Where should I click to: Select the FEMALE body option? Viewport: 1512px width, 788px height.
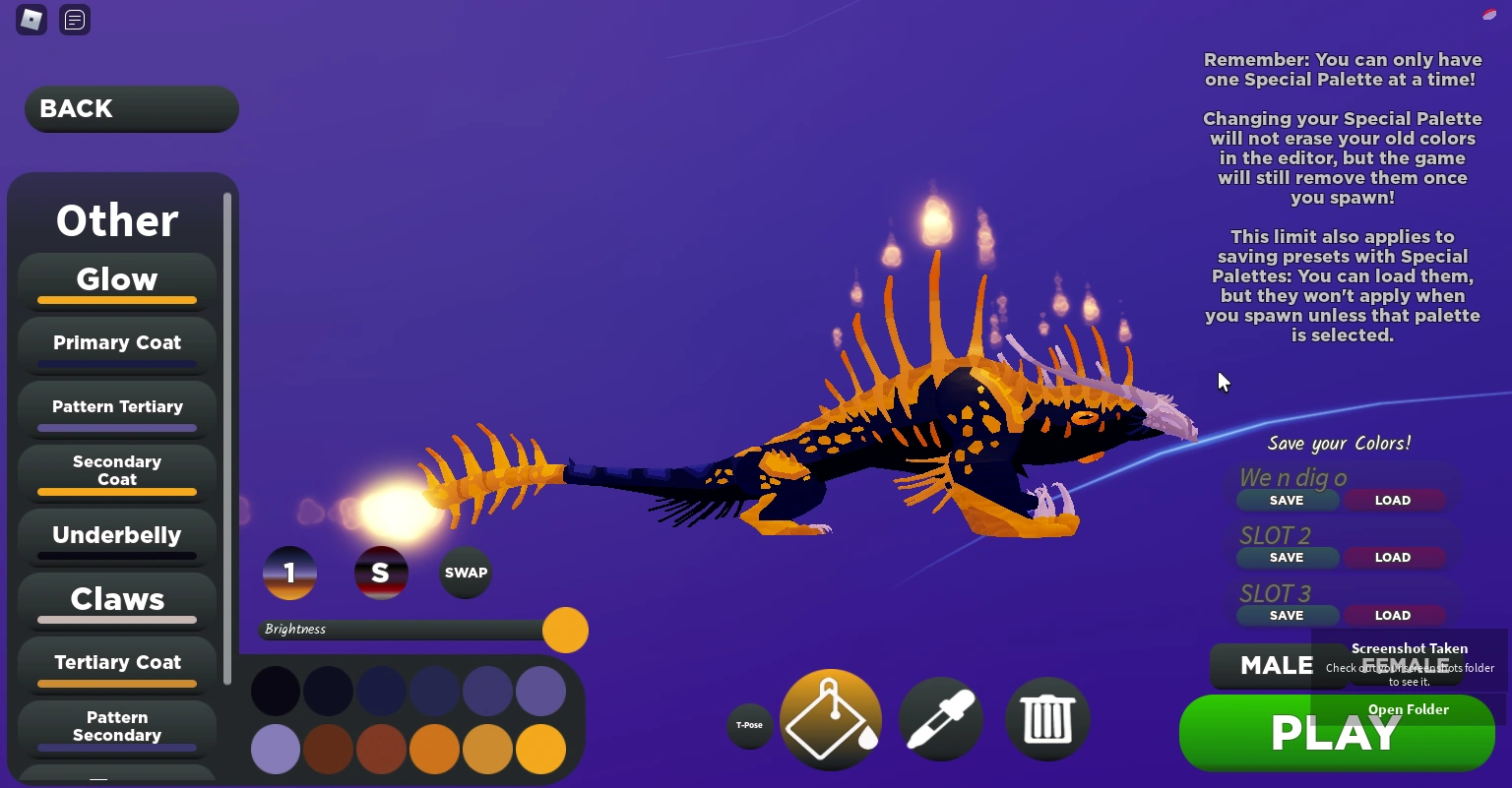pyautogui.click(x=1408, y=666)
